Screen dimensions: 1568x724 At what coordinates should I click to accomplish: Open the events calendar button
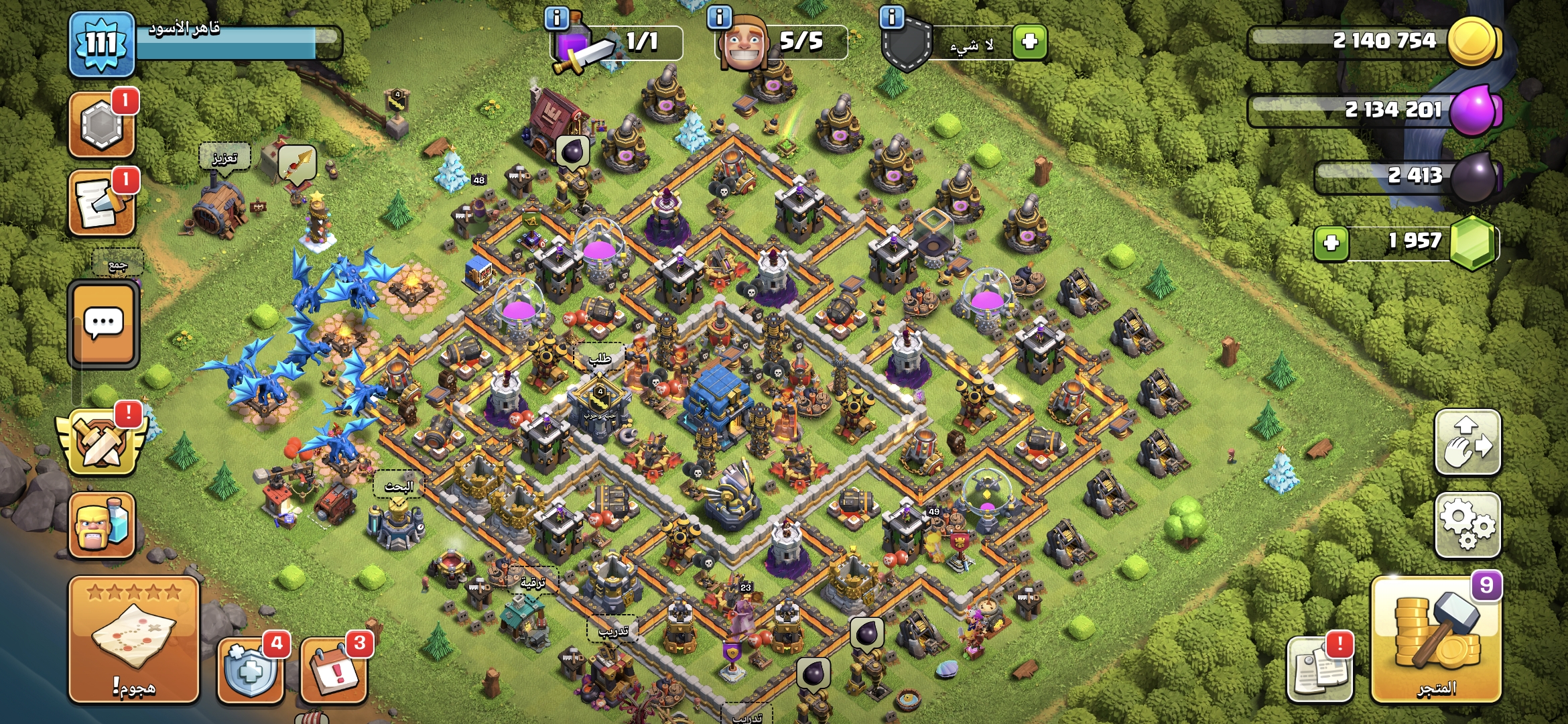click(x=334, y=668)
